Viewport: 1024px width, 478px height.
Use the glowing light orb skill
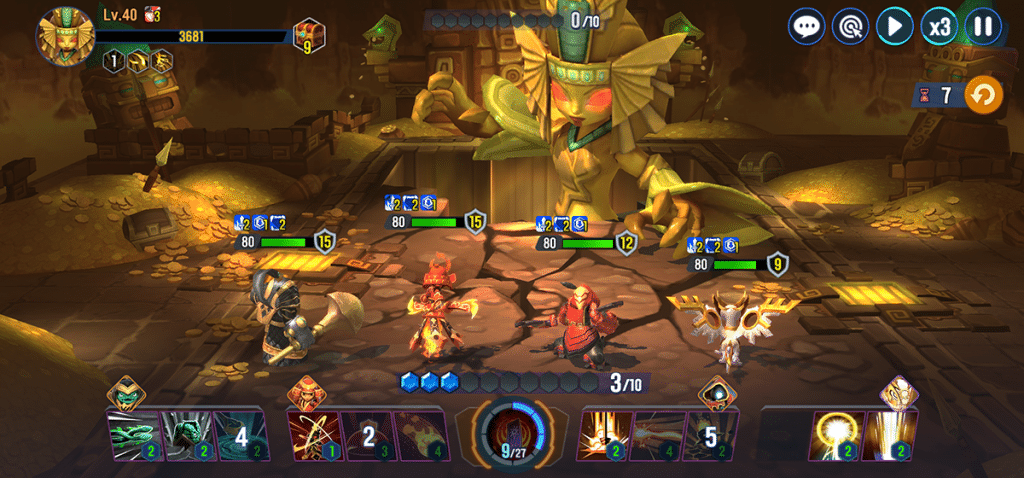pyautogui.click(x=838, y=435)
